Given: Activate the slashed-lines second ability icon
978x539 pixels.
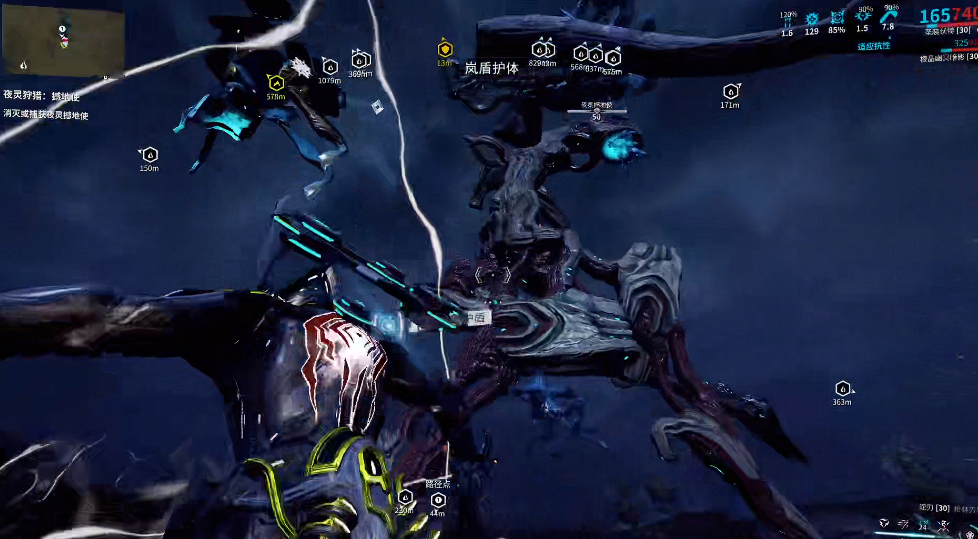Looking at the screenshot, I should pos(904,523).
